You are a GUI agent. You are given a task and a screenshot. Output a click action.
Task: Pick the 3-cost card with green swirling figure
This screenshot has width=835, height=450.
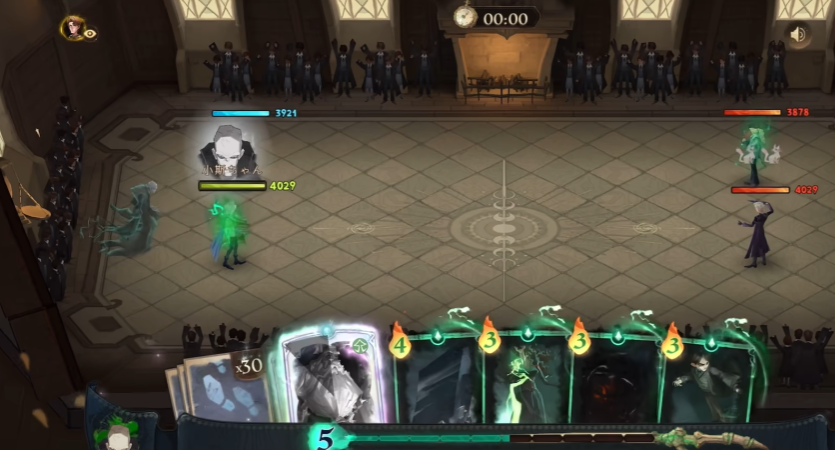(x=527, y=382)
